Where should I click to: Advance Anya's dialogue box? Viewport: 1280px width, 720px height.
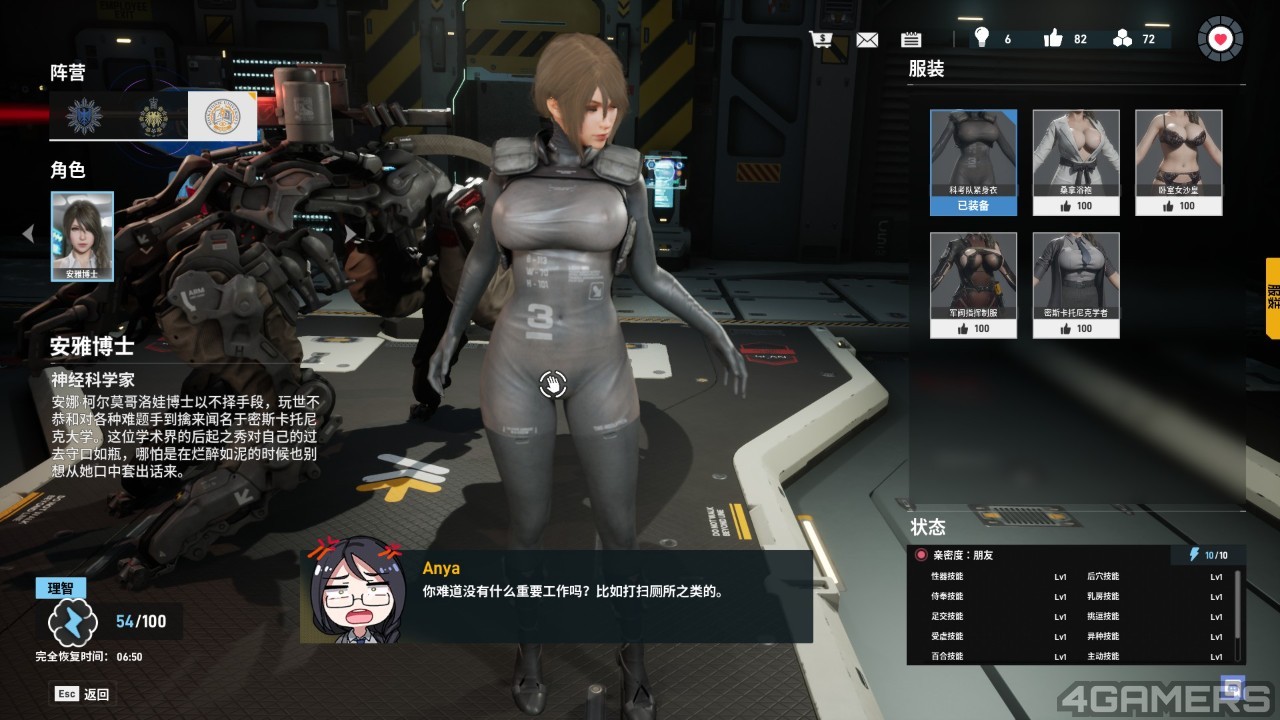click(556, 596)
